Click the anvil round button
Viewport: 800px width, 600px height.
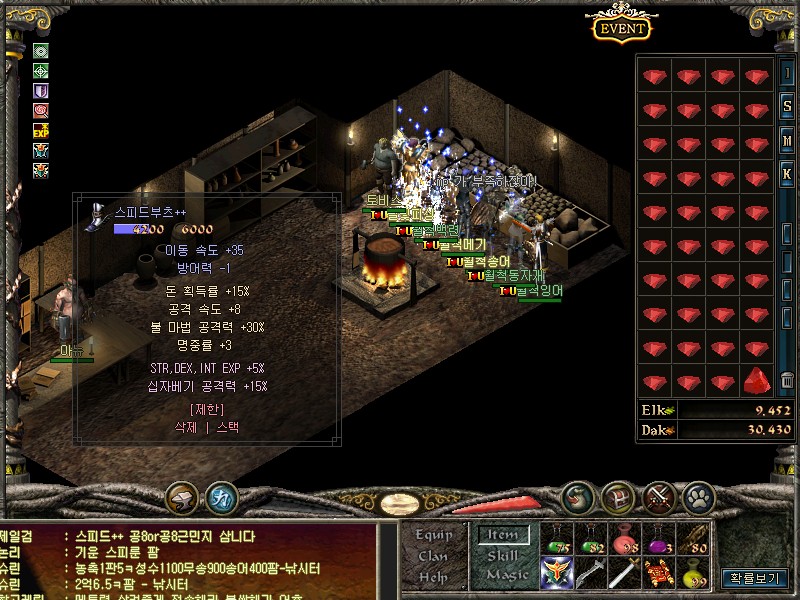coord(183,496)
